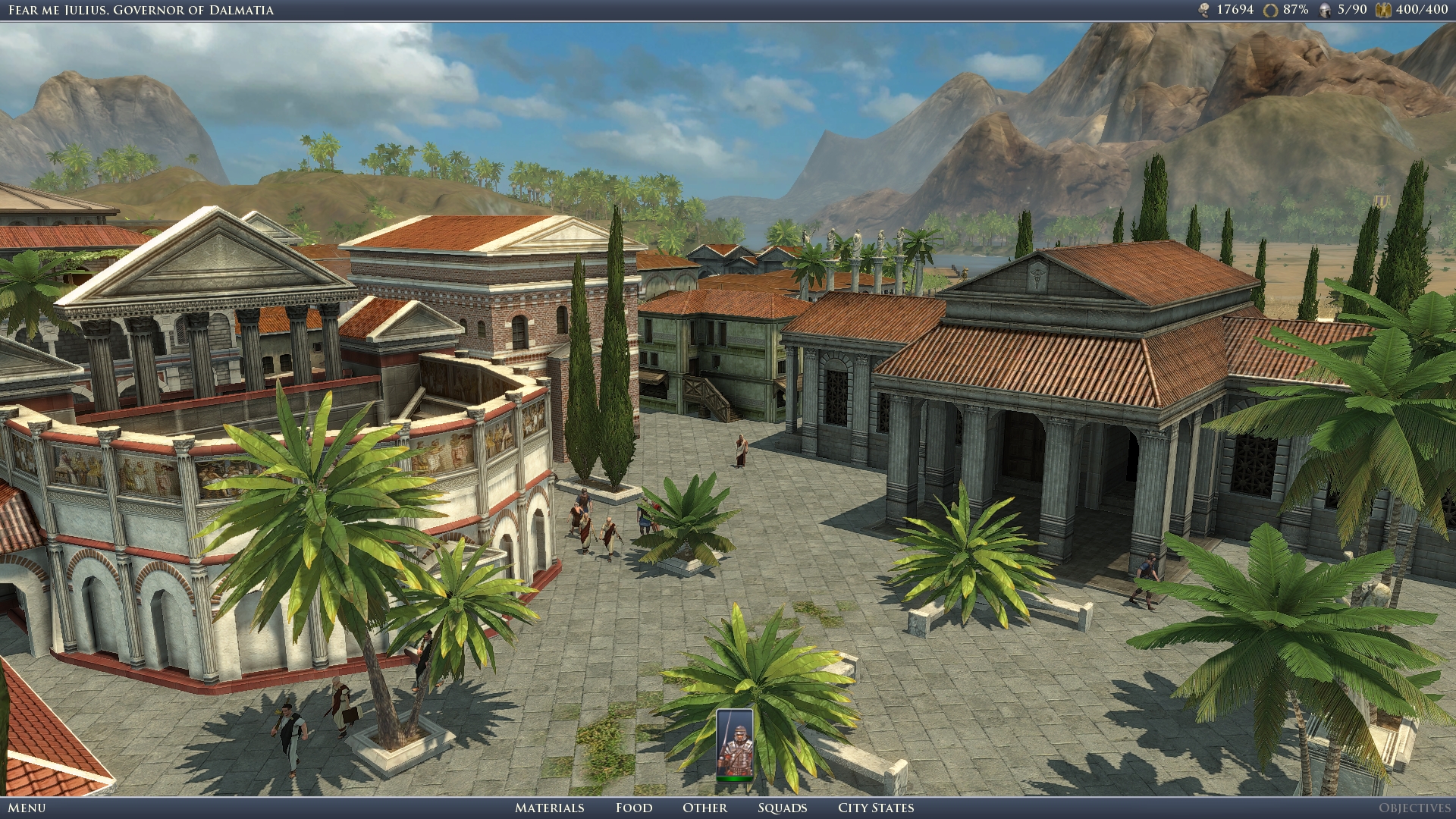The image size is (1456, 819).
Task: Open the Food panel
Action: click(634, 808)
